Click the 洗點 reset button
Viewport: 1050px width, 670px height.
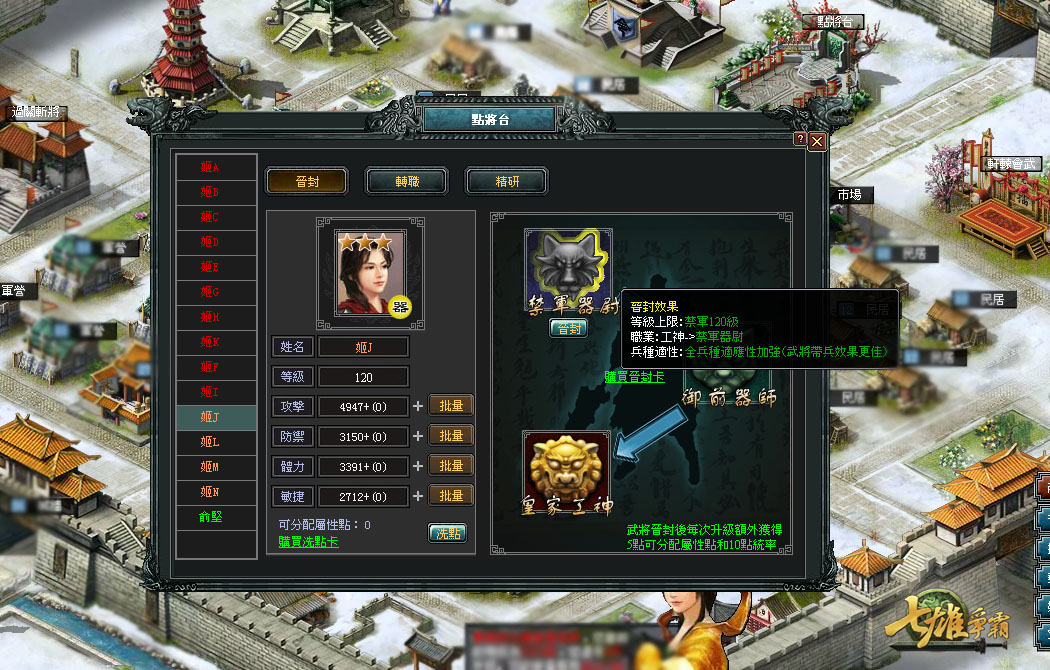(448, 533)
